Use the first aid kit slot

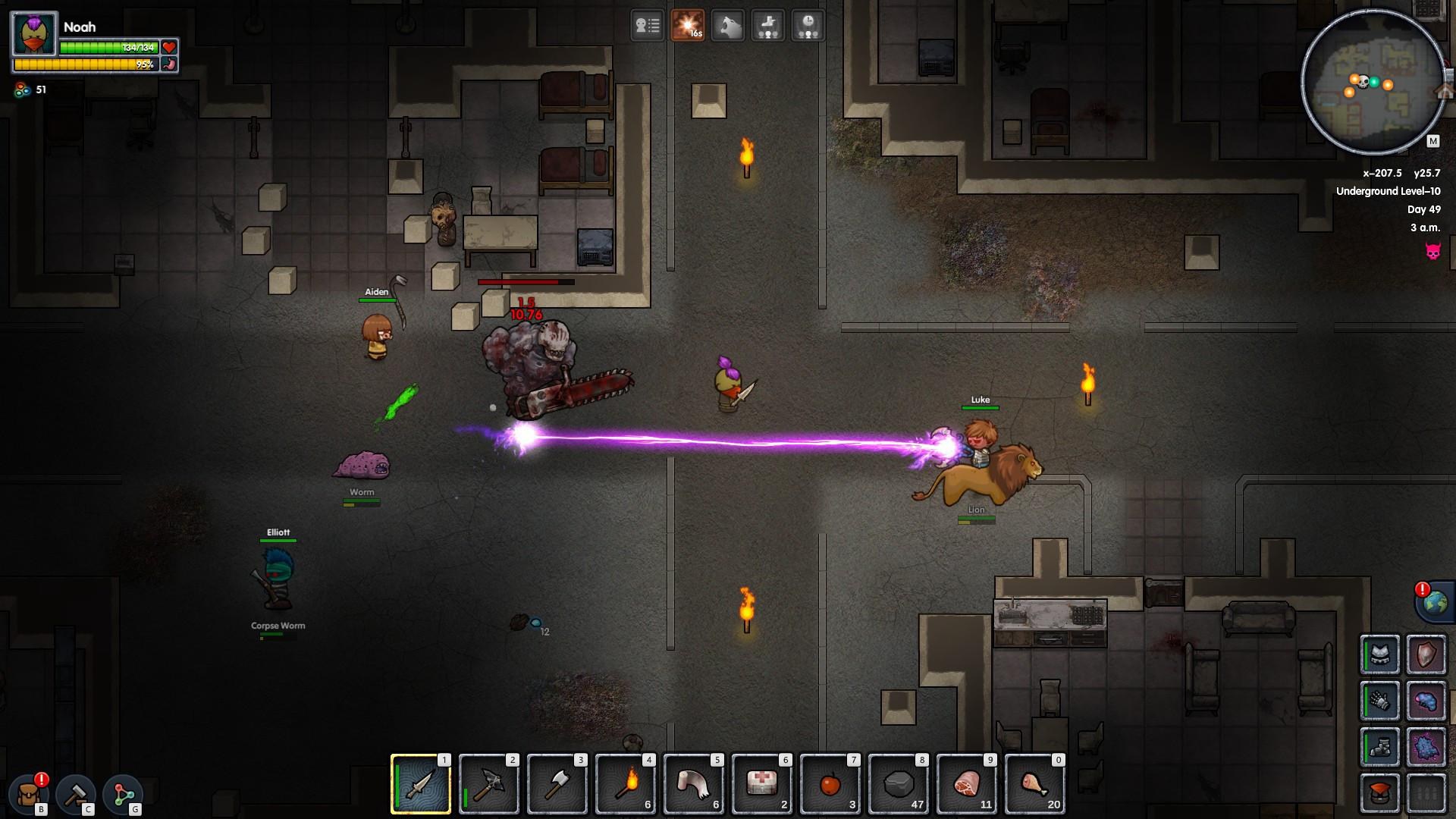point(762,784)
